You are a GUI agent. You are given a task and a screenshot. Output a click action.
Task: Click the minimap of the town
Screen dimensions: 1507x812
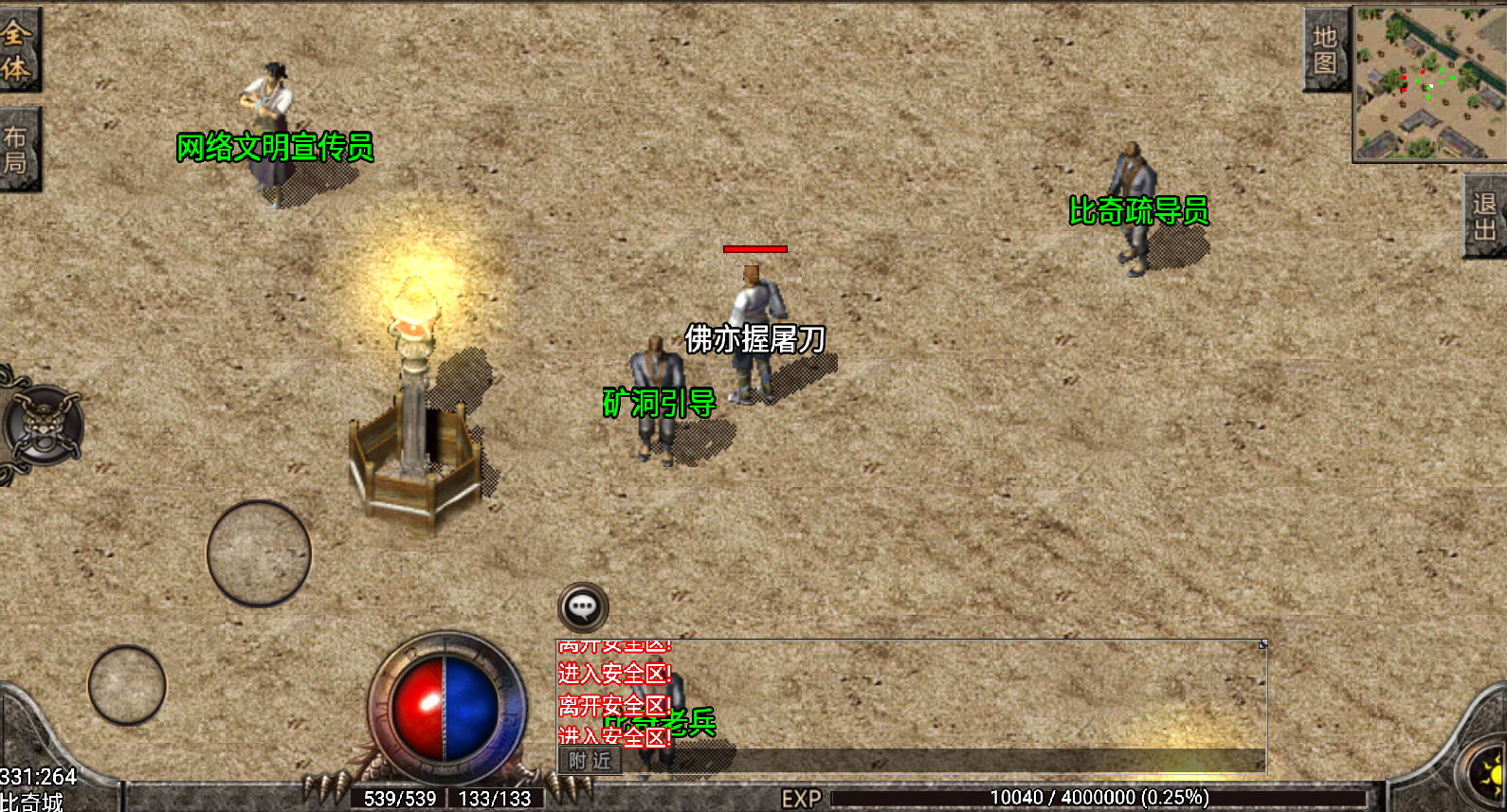[1429, 83]
